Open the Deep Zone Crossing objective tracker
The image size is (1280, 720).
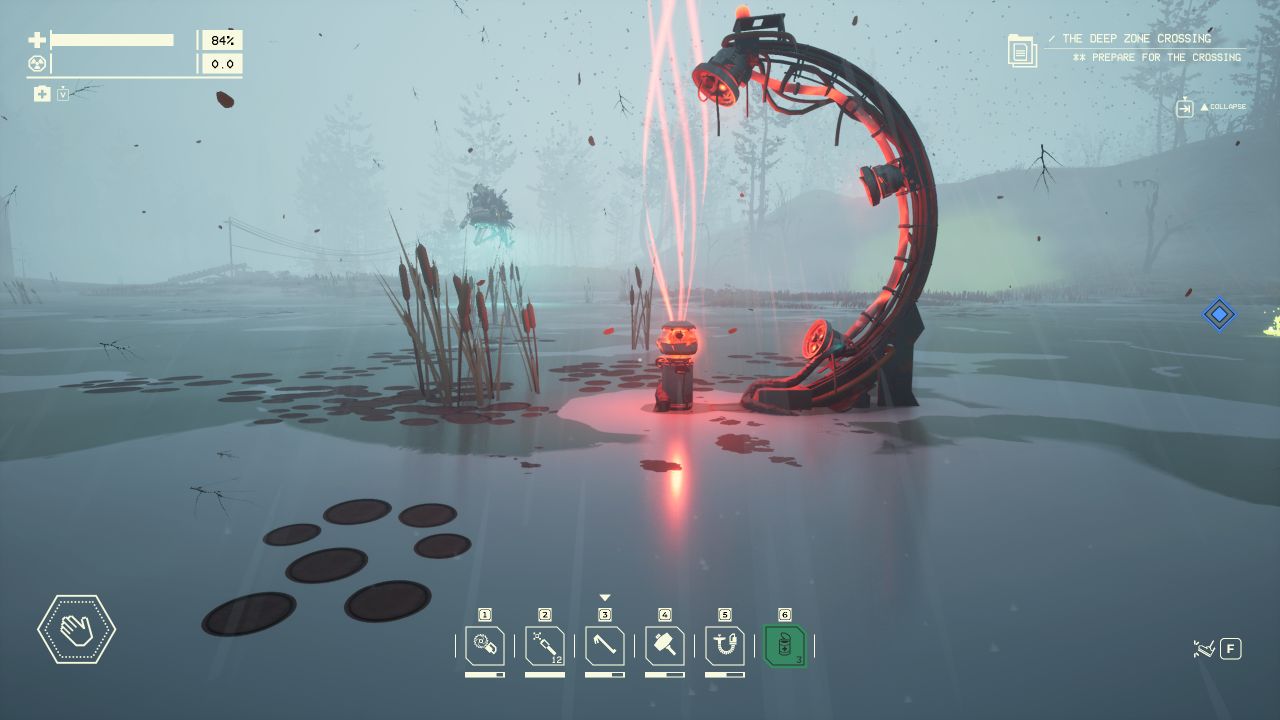(1136, 39)
